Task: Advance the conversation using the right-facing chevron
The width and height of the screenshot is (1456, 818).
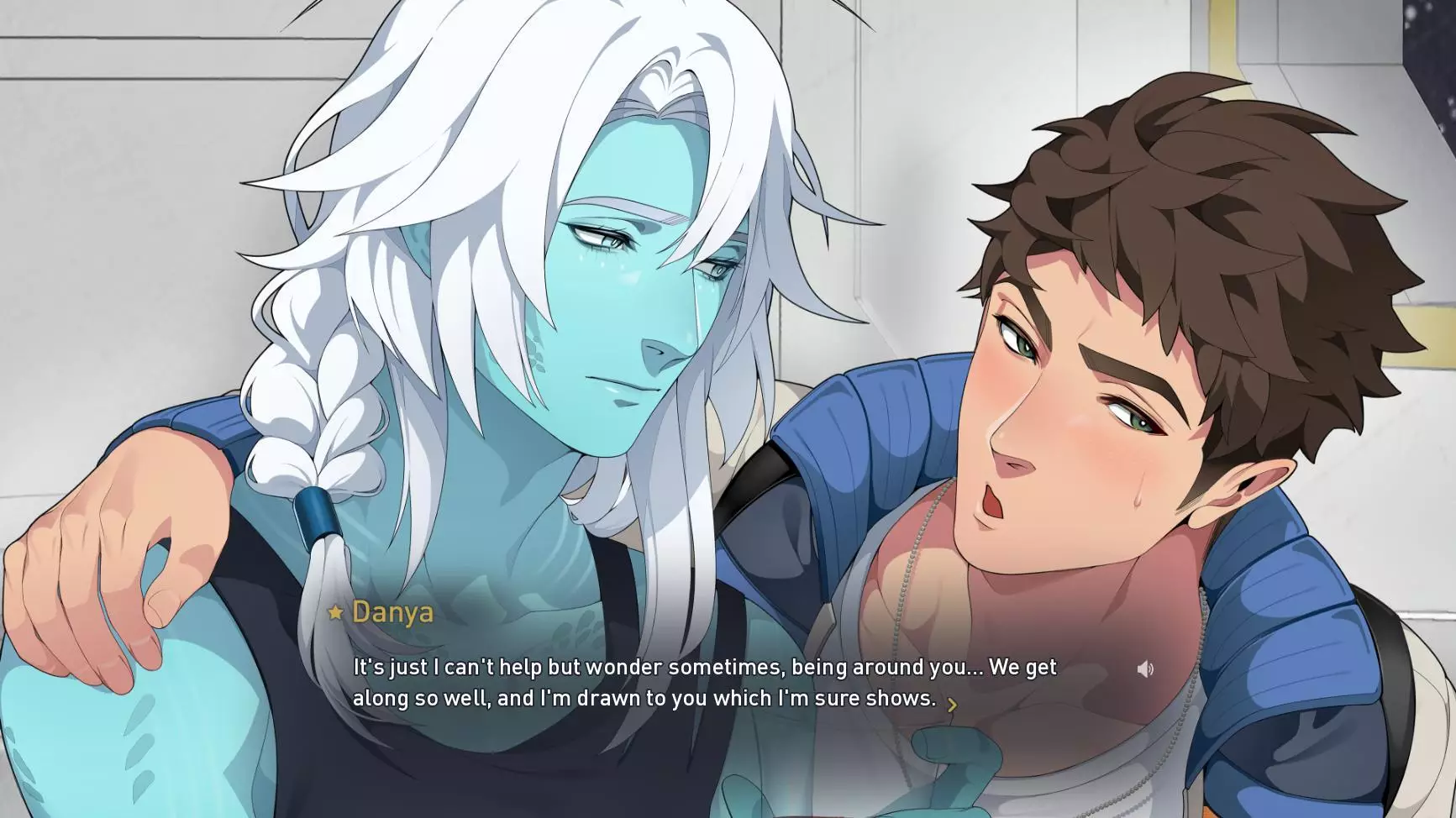Action: tap(954, 705)
